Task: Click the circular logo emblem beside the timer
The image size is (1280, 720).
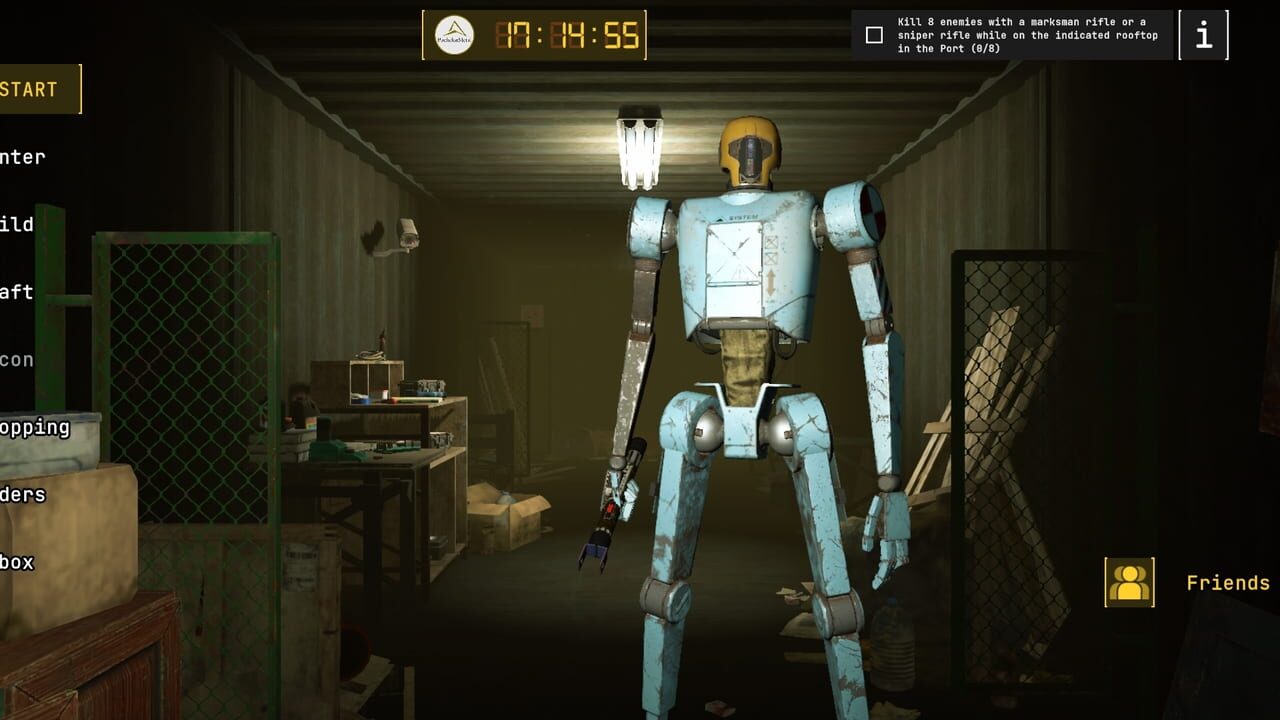Action: (456, 33)
